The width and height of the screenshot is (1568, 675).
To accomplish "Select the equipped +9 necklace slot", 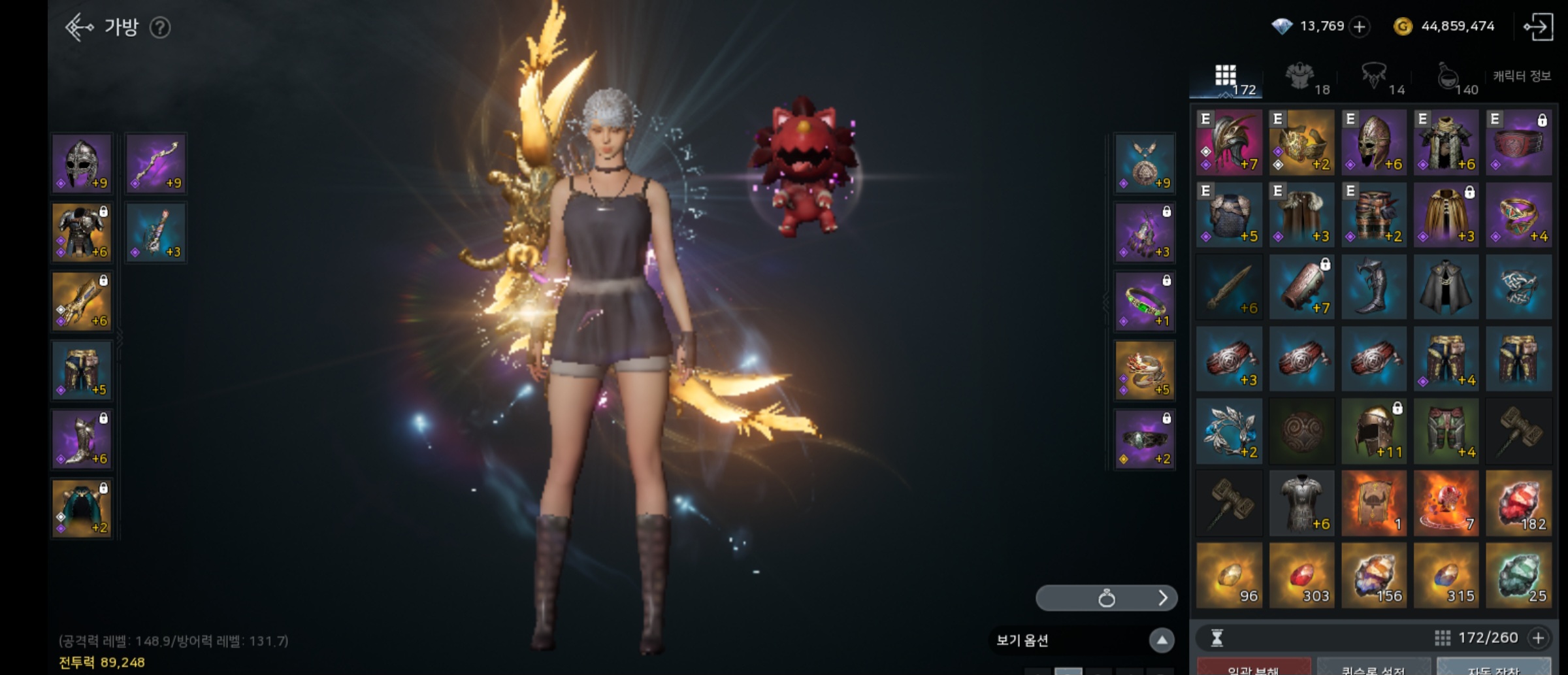I will pos(1145,163).
